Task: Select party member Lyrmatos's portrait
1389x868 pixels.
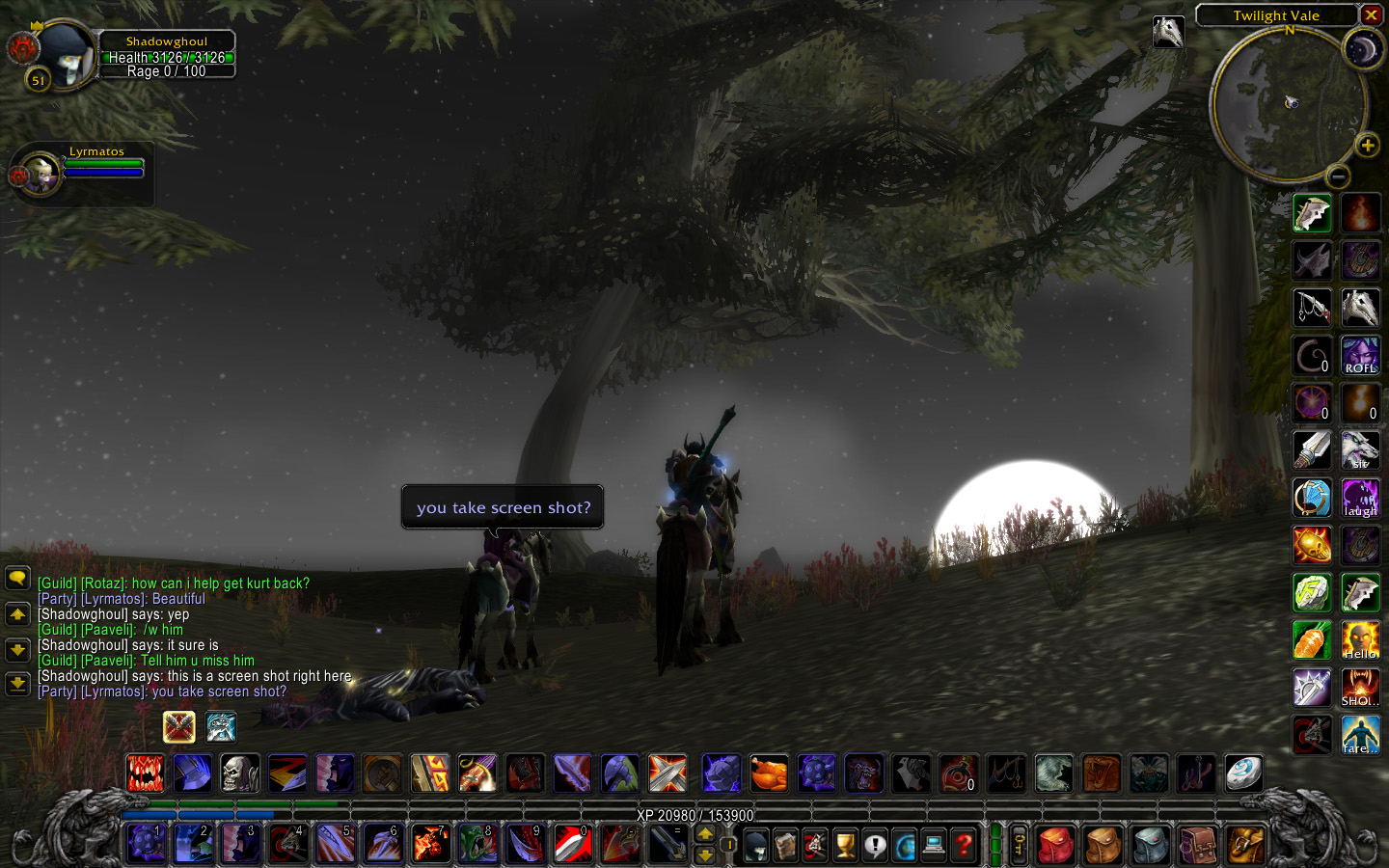Action: coord(39,174)
